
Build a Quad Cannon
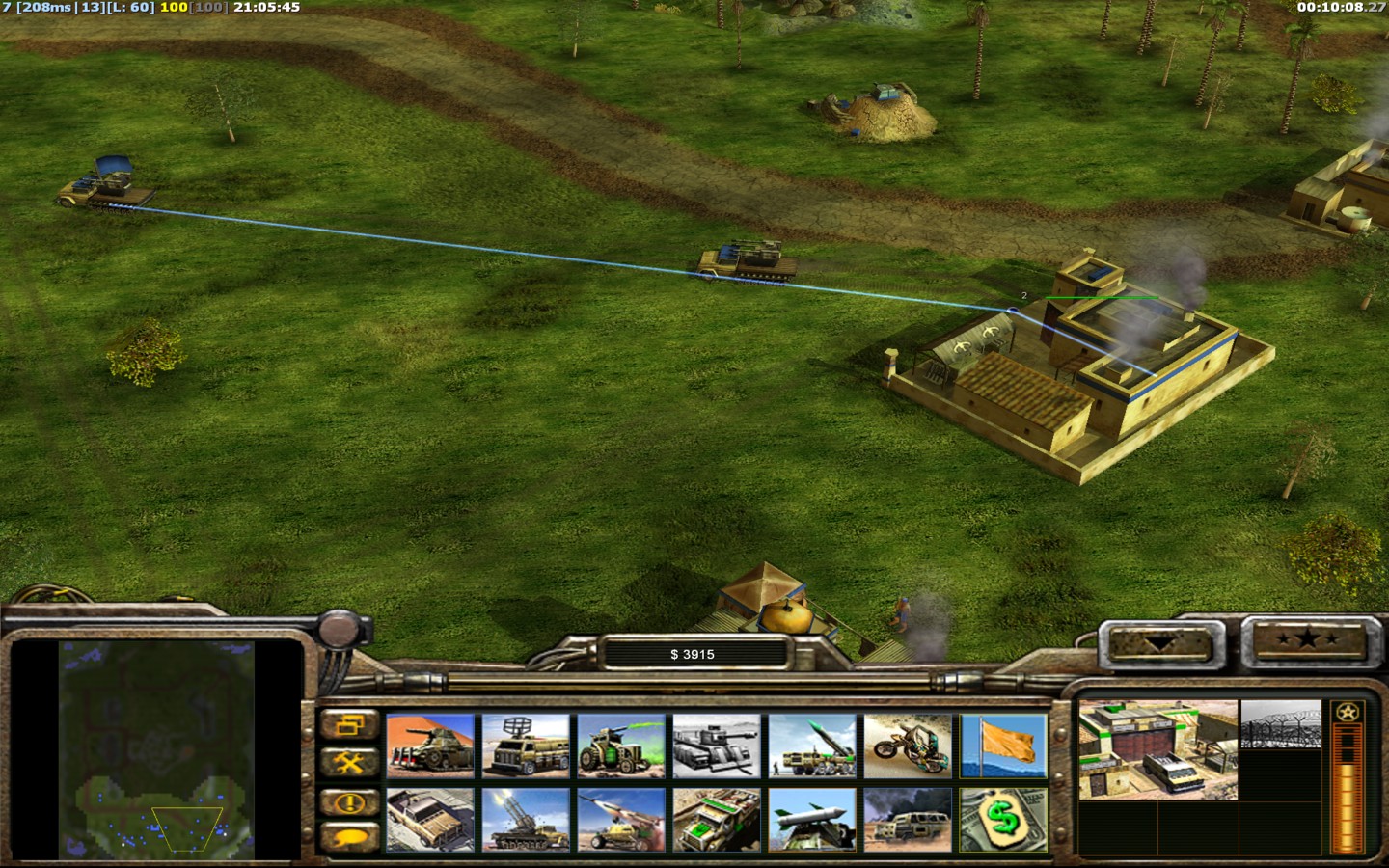[x=526, y=820]
